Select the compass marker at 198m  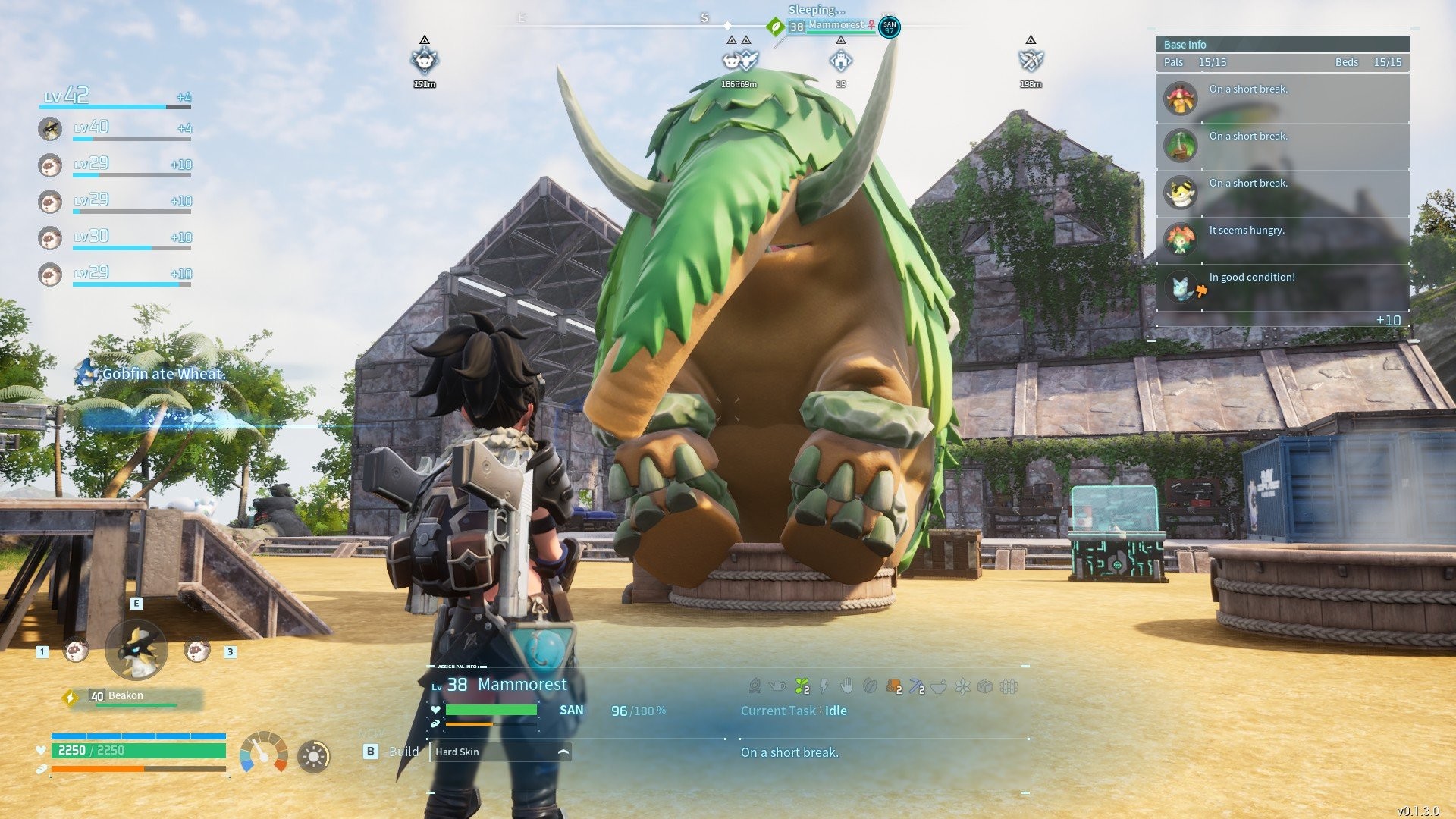tap(1031, 60)
